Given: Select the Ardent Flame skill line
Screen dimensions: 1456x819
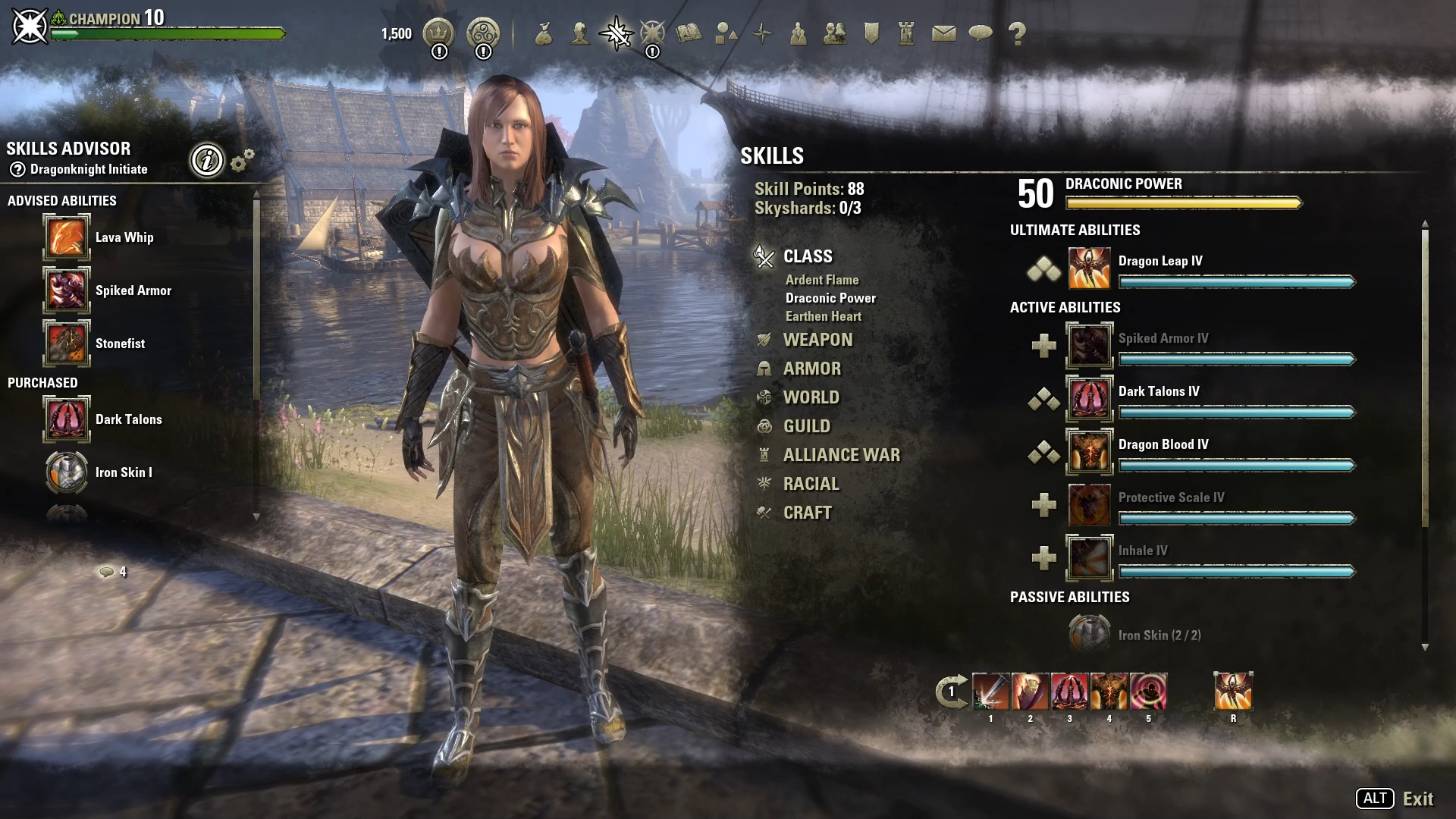Looking at the screenshot, I should [x=822, y=280].
